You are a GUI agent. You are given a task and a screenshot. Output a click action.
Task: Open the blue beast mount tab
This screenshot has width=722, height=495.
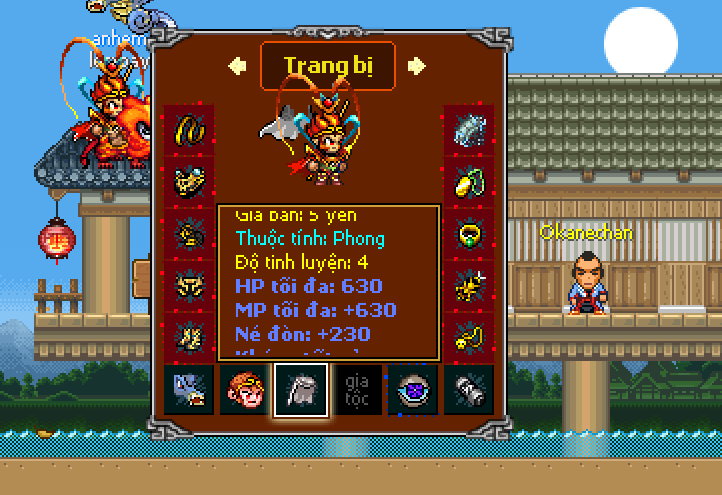tap(189, 390)
